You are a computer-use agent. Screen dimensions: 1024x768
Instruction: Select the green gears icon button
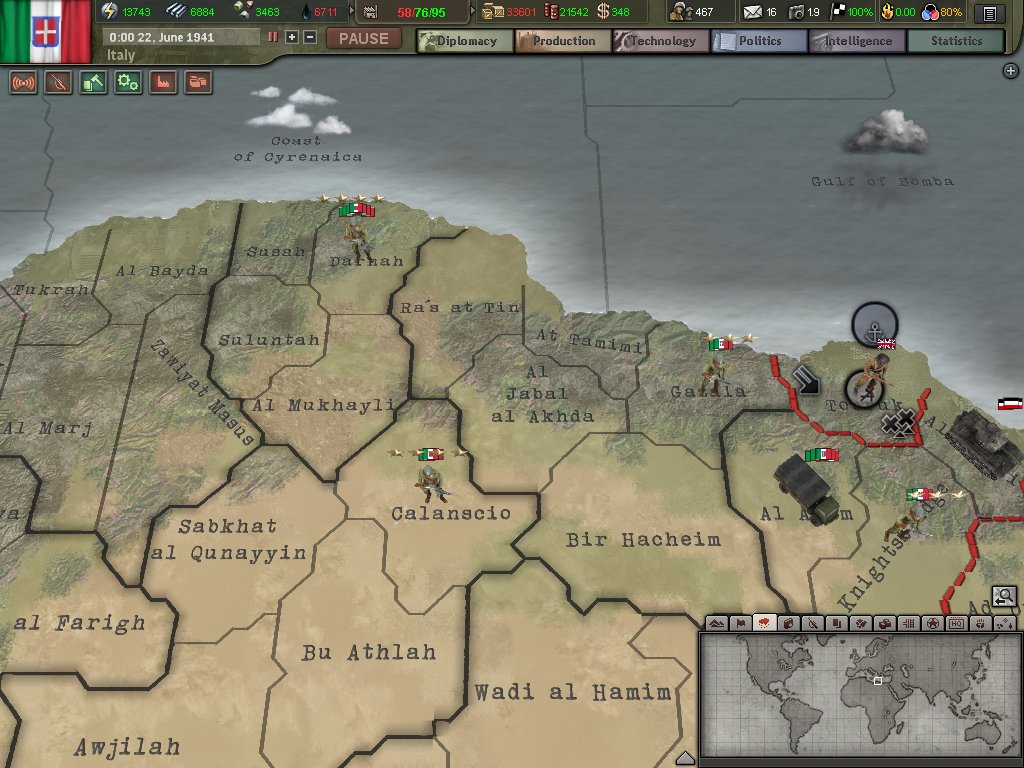pos(128,83)
